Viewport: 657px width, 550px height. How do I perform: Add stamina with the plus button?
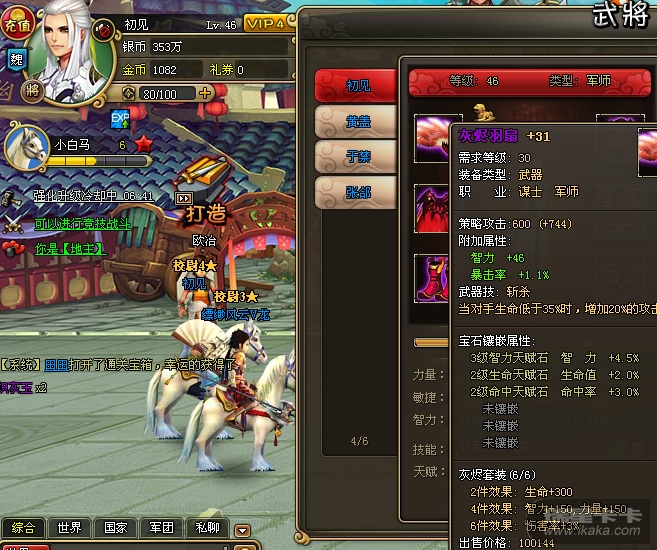[207, 93]
